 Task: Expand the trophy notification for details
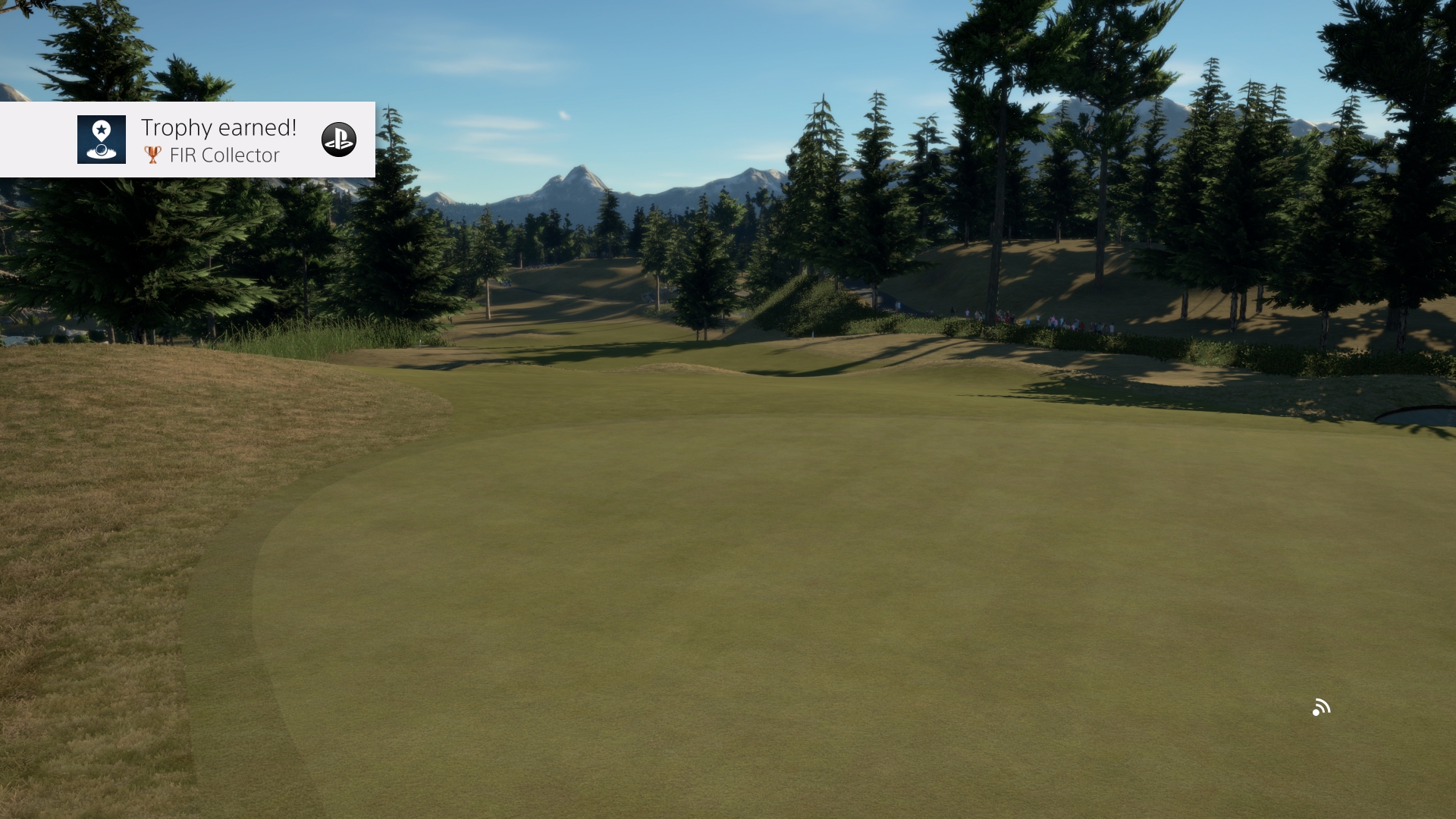coord(187,140)
